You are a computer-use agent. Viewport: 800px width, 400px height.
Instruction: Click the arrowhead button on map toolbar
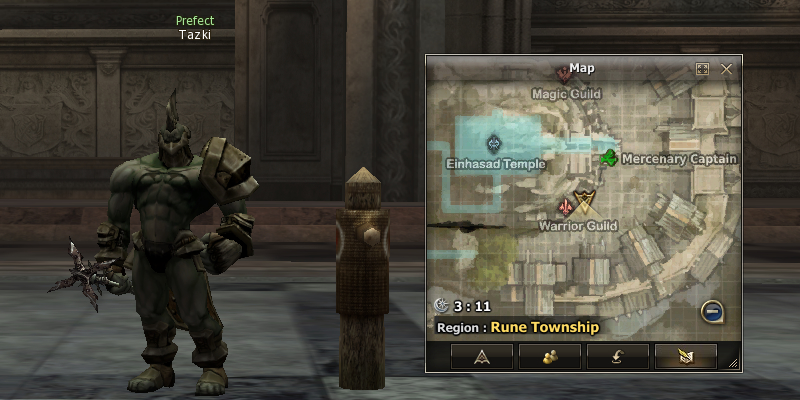(x=481, y=356)
